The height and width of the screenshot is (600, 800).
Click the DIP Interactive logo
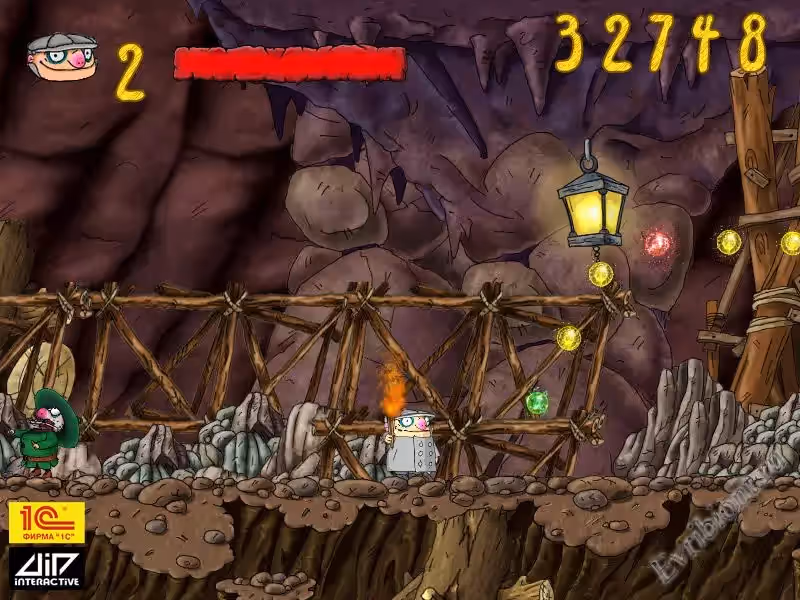[46, 567]
